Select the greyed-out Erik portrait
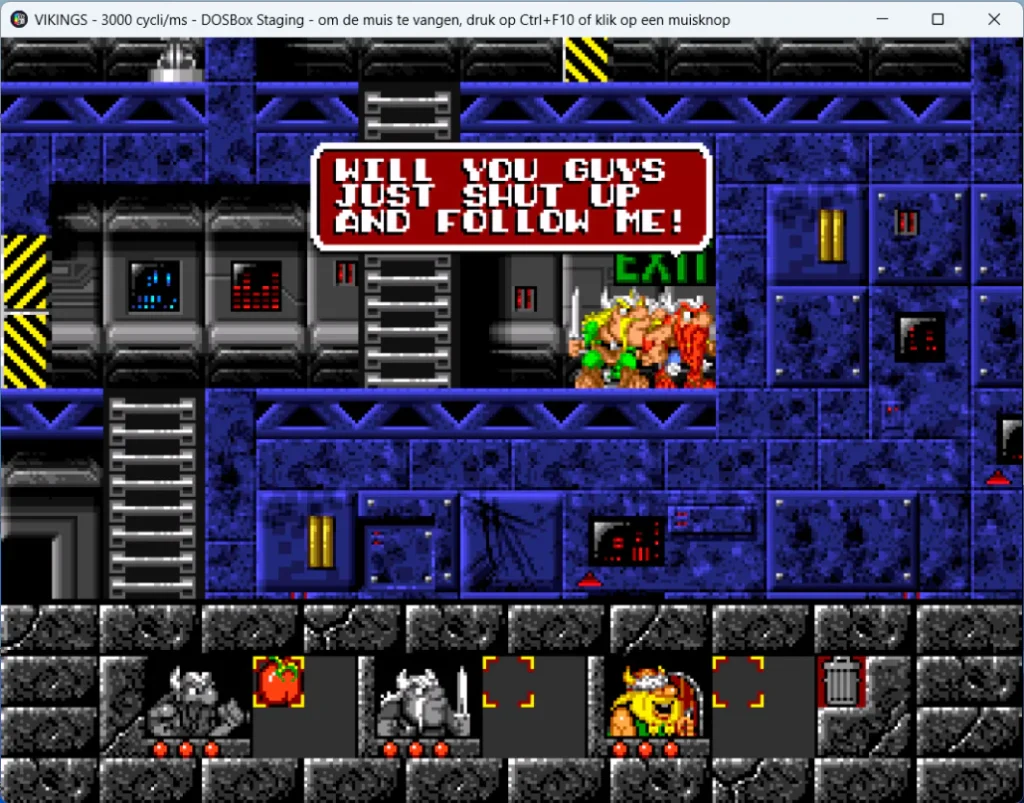 (198, 698)
